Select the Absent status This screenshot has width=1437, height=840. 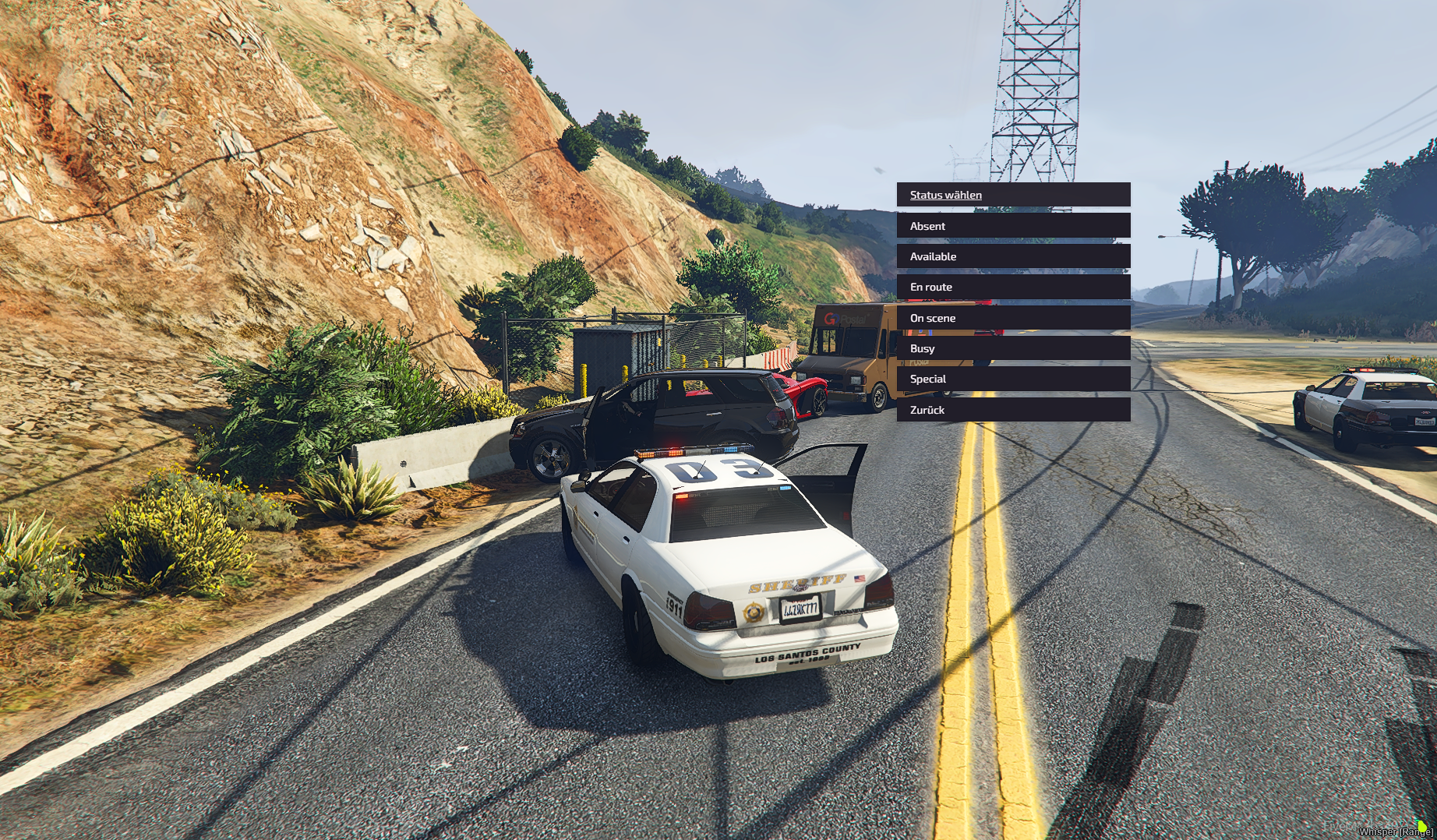point(1012,226)
